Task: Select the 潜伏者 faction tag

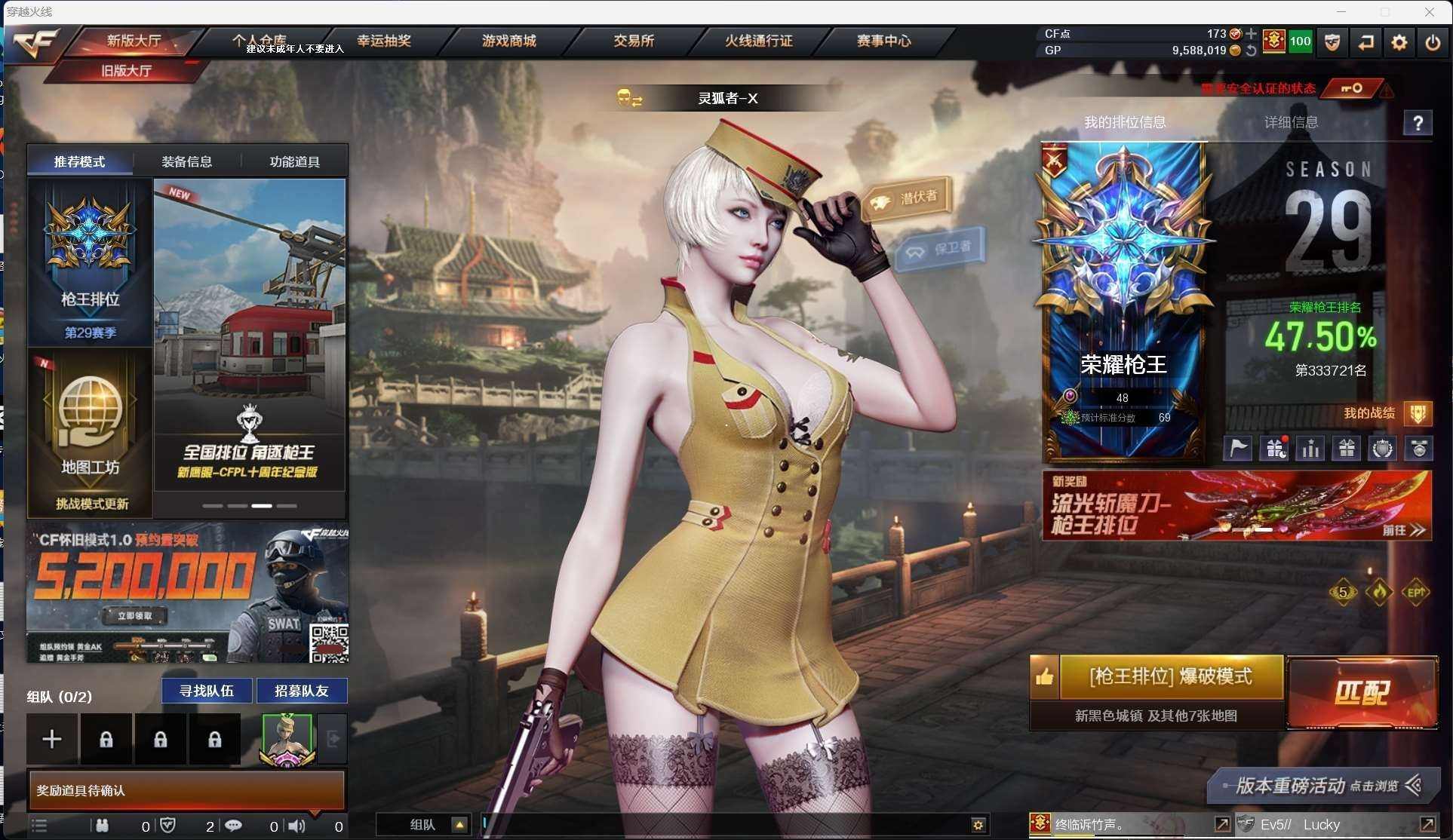Action: 906,199
